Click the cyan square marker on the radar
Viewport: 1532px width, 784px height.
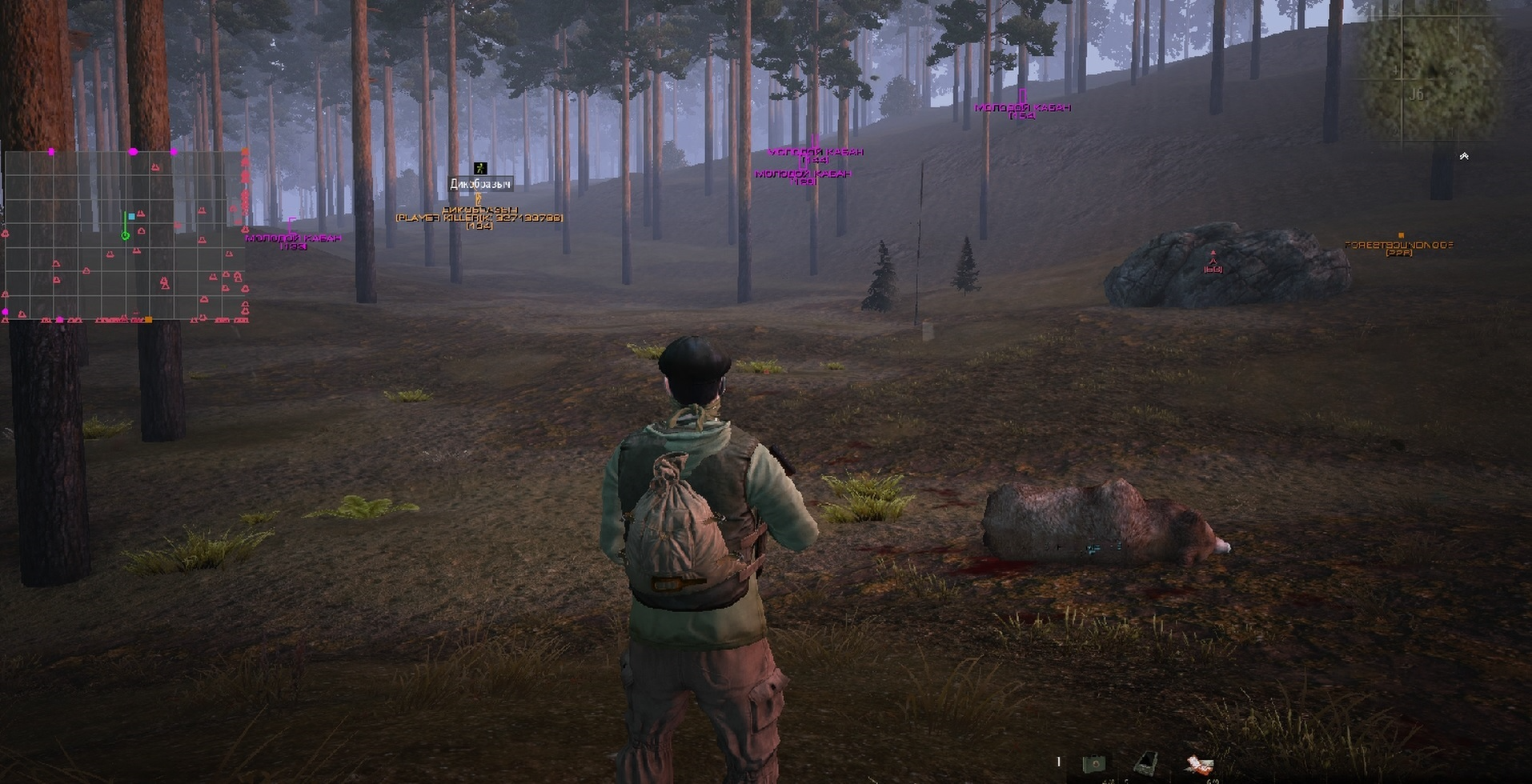click(x=131, y=217)
